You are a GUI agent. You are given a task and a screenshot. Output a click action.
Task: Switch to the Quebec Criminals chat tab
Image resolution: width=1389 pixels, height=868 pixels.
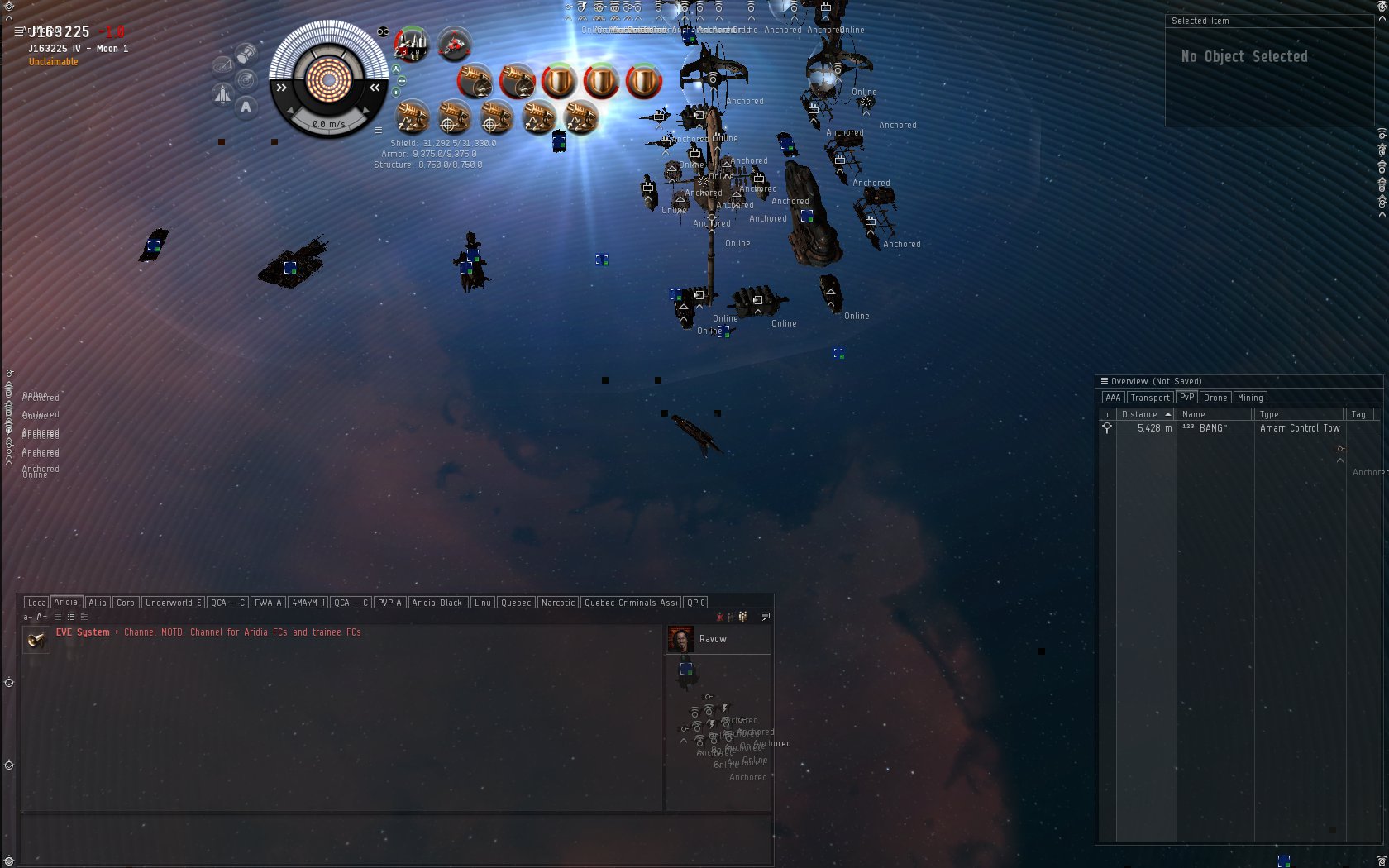point(631,603)
